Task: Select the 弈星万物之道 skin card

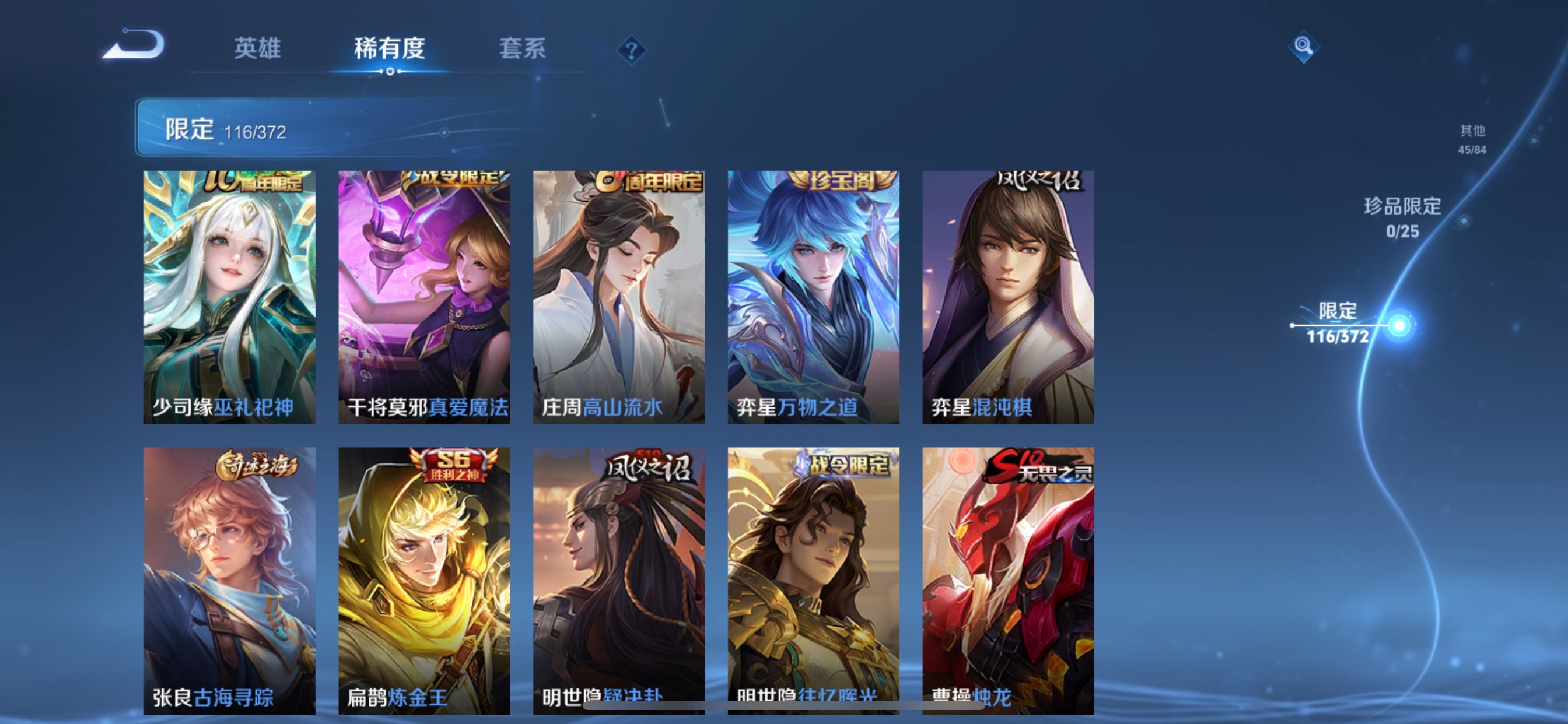Action: point(812,298)
